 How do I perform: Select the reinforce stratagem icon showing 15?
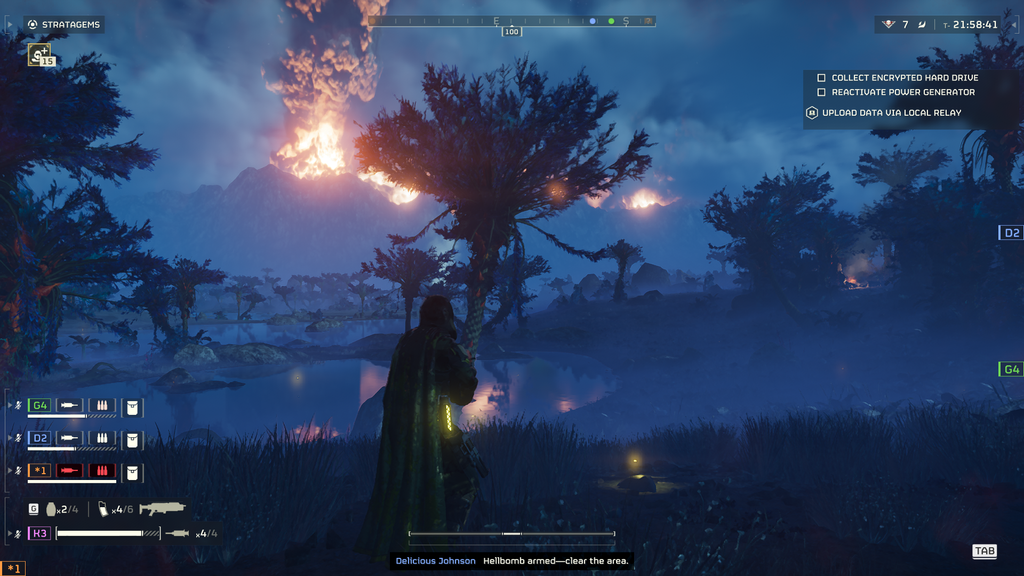point(39,55)
